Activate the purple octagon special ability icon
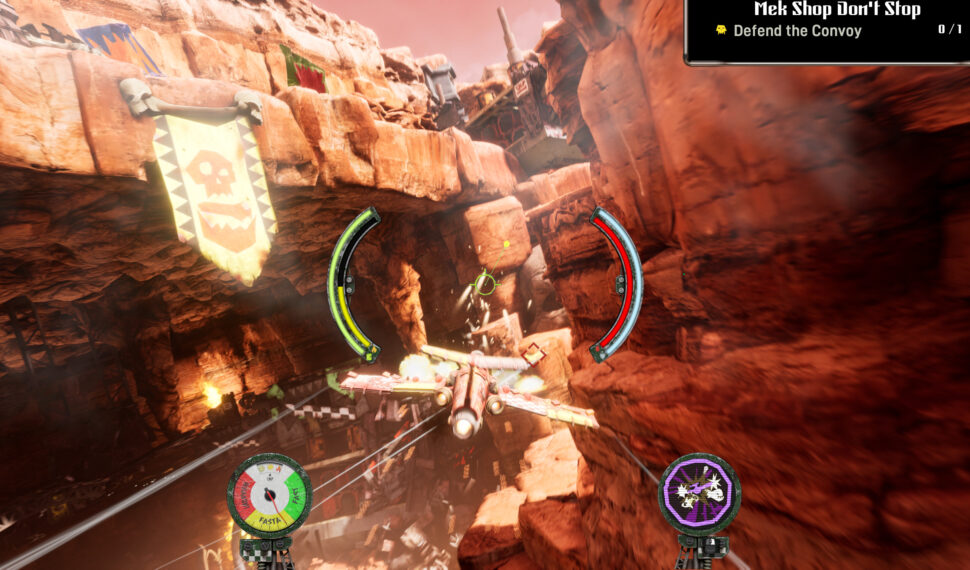Viewport: 970px width, 570px height. (x=699, y=493)
